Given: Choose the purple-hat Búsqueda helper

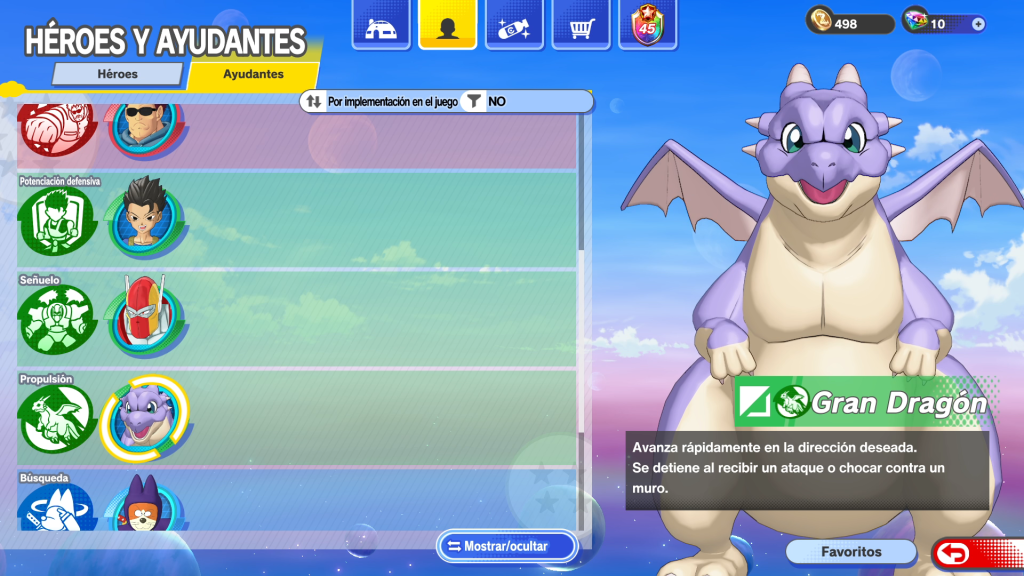Looking at the screenshot, I should coord(144,505).
